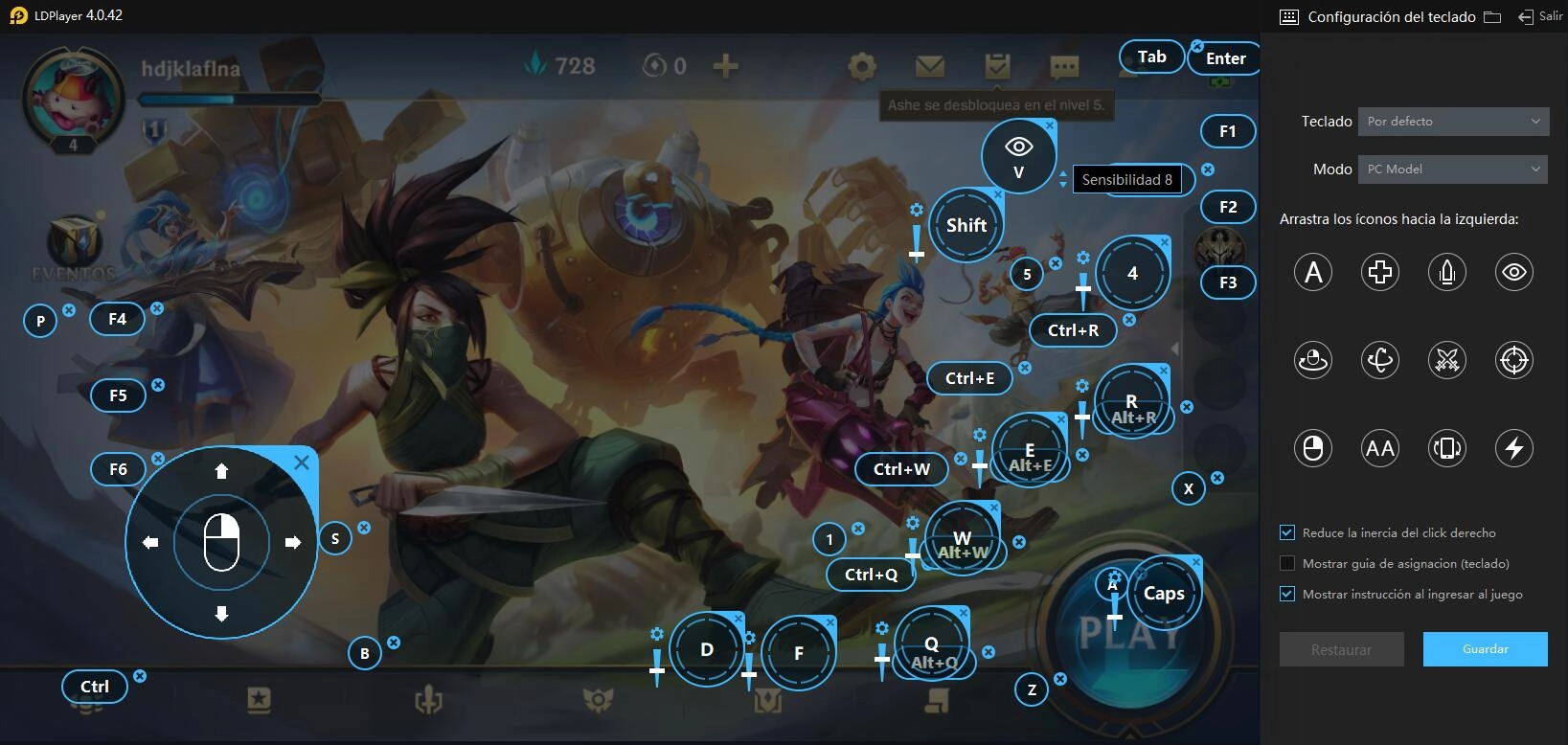
Task: Select the bullet shooting key icon
Action: click(1446, 272)
